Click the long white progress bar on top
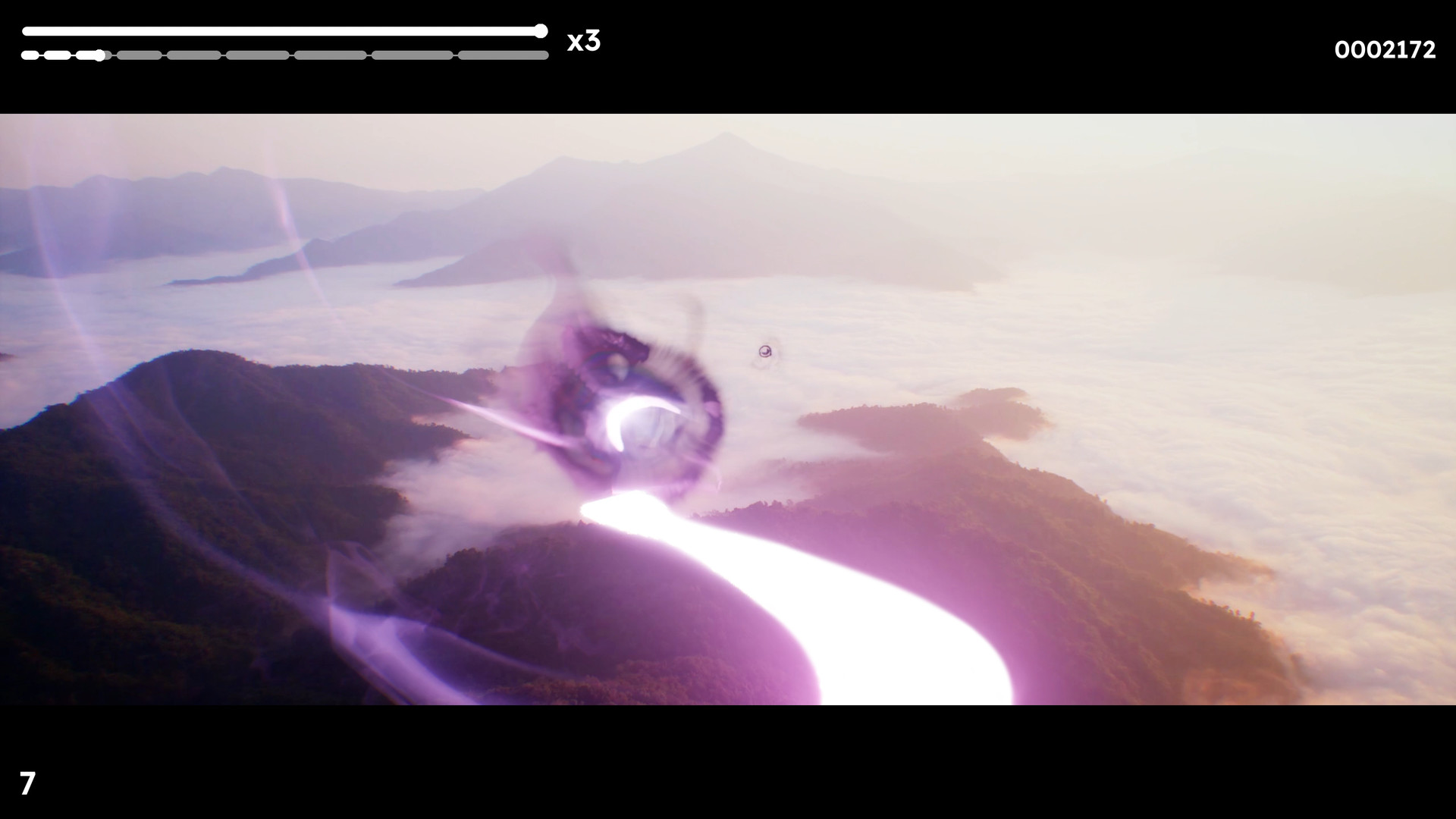The width and height of the screenshot is (1456, 819). click(281, 31)
